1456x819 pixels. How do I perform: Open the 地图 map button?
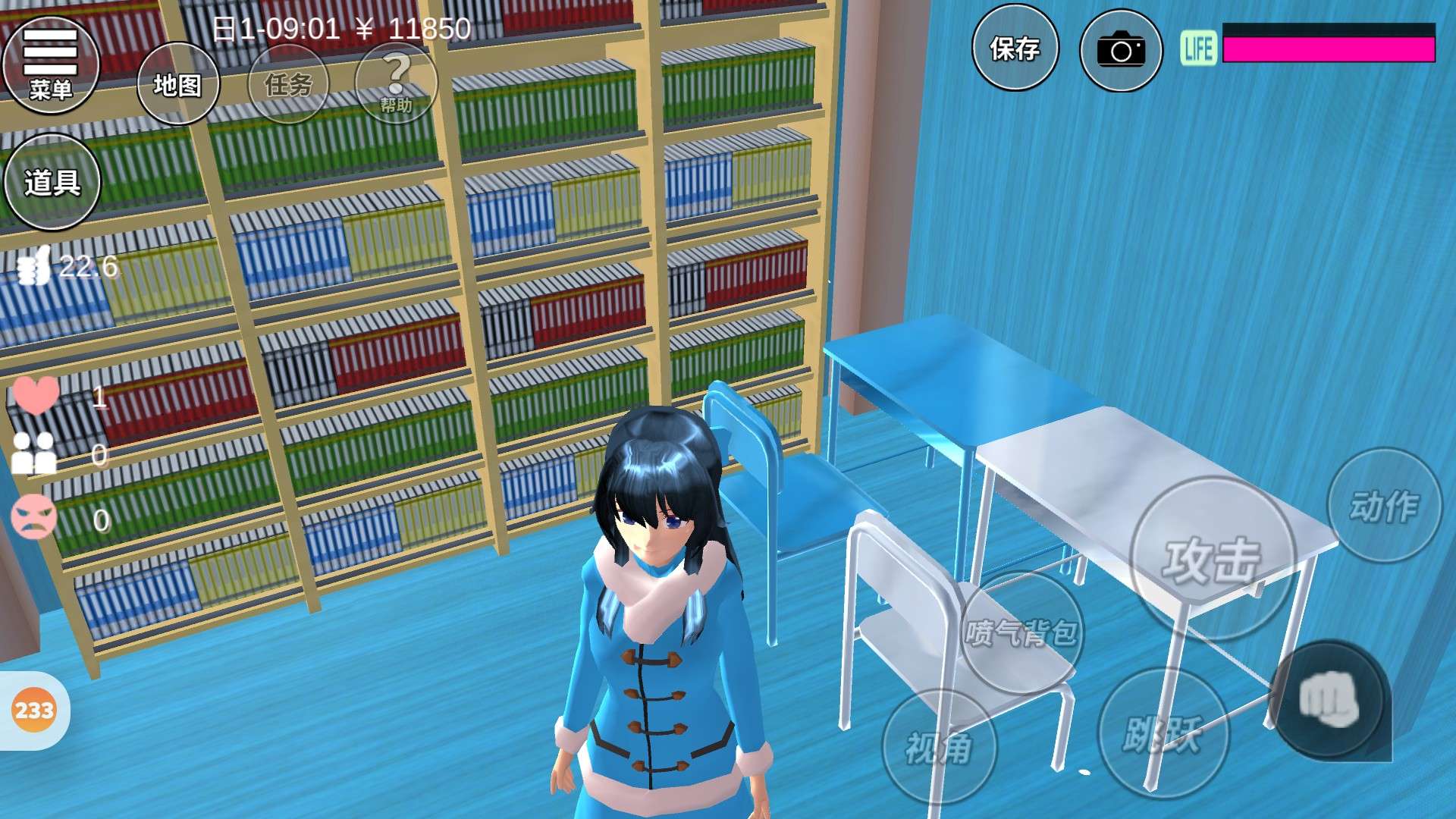click(178, 84)
